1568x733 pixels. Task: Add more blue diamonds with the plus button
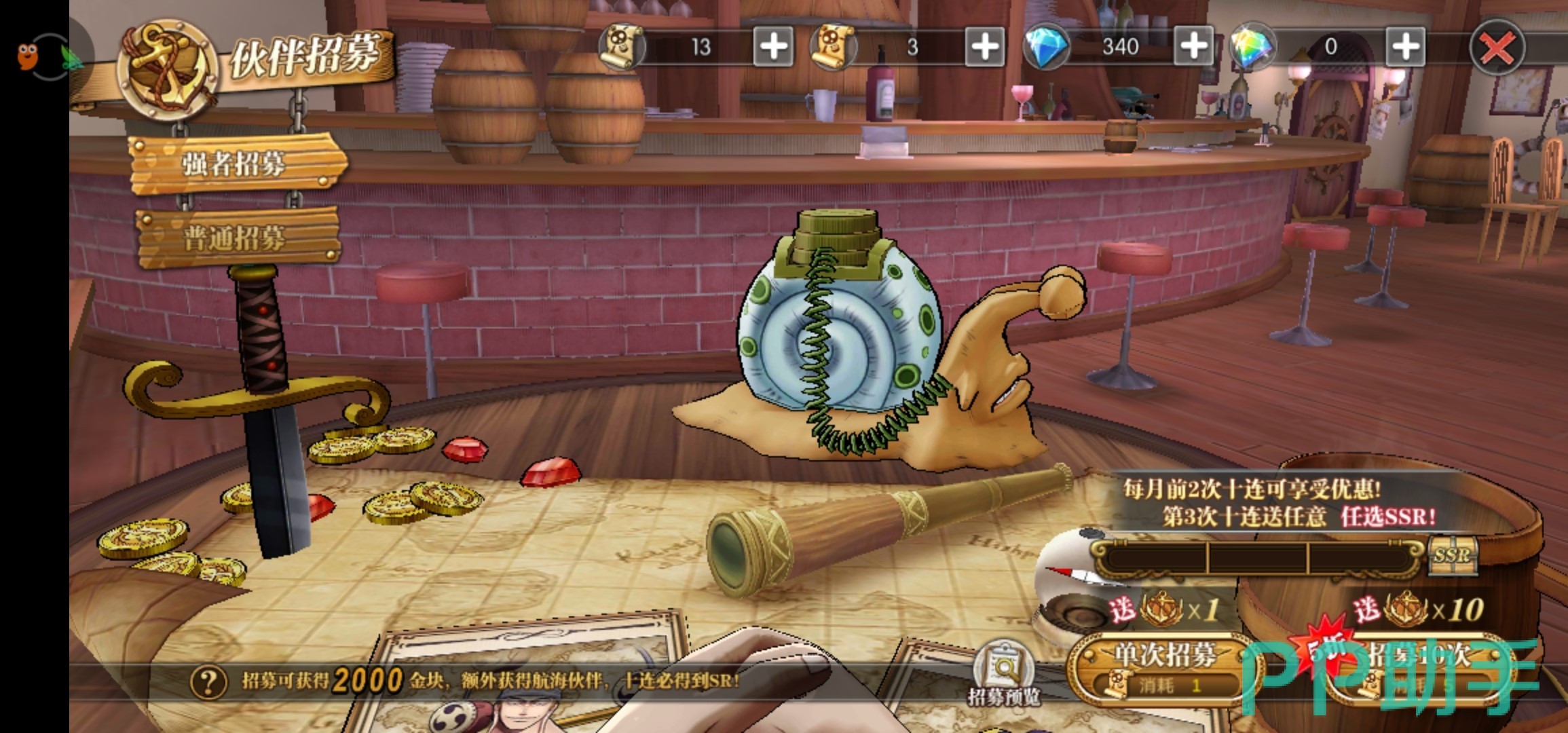click(1193, 48)
